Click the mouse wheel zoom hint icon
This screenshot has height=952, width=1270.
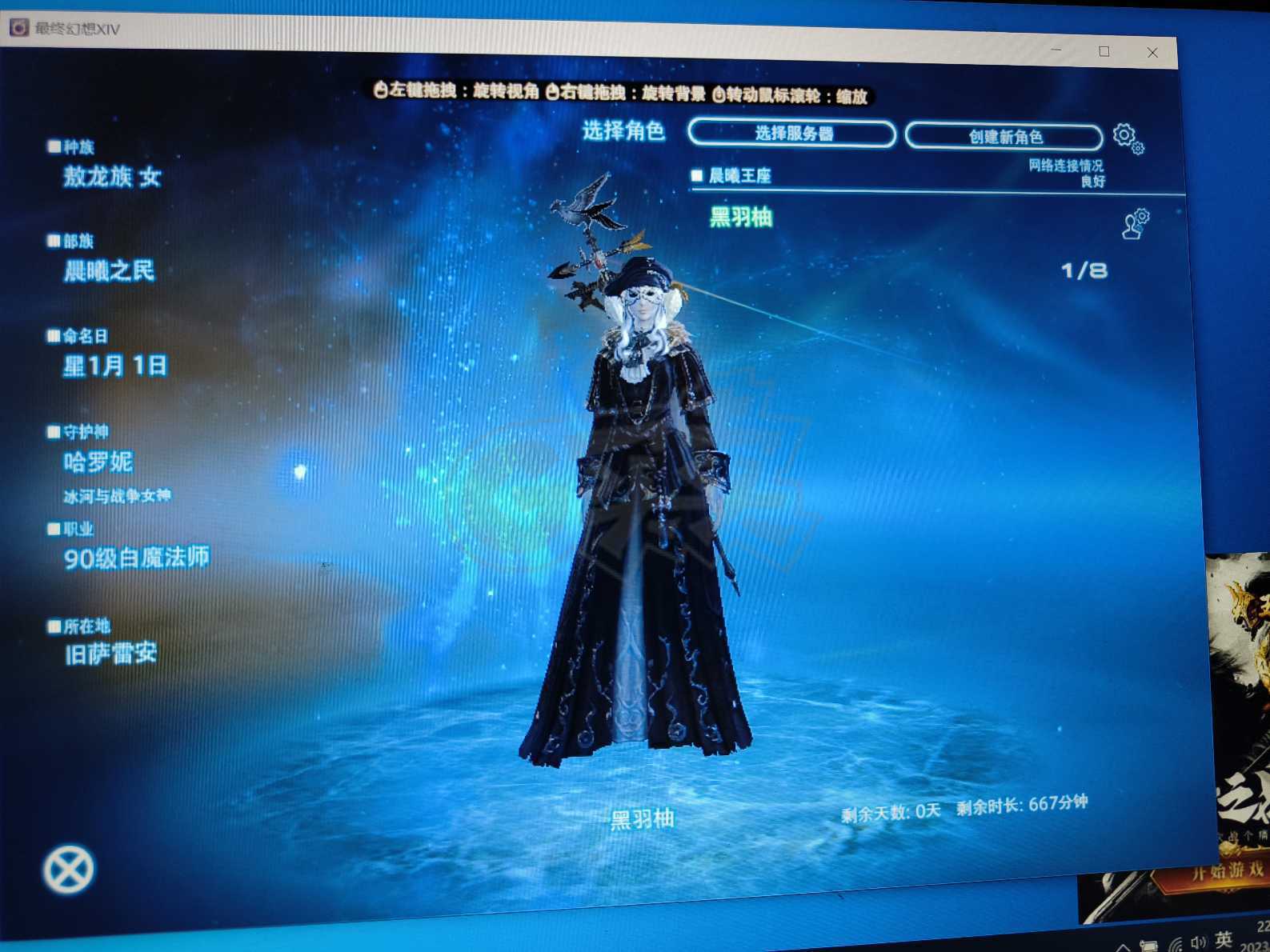[720, 96]
